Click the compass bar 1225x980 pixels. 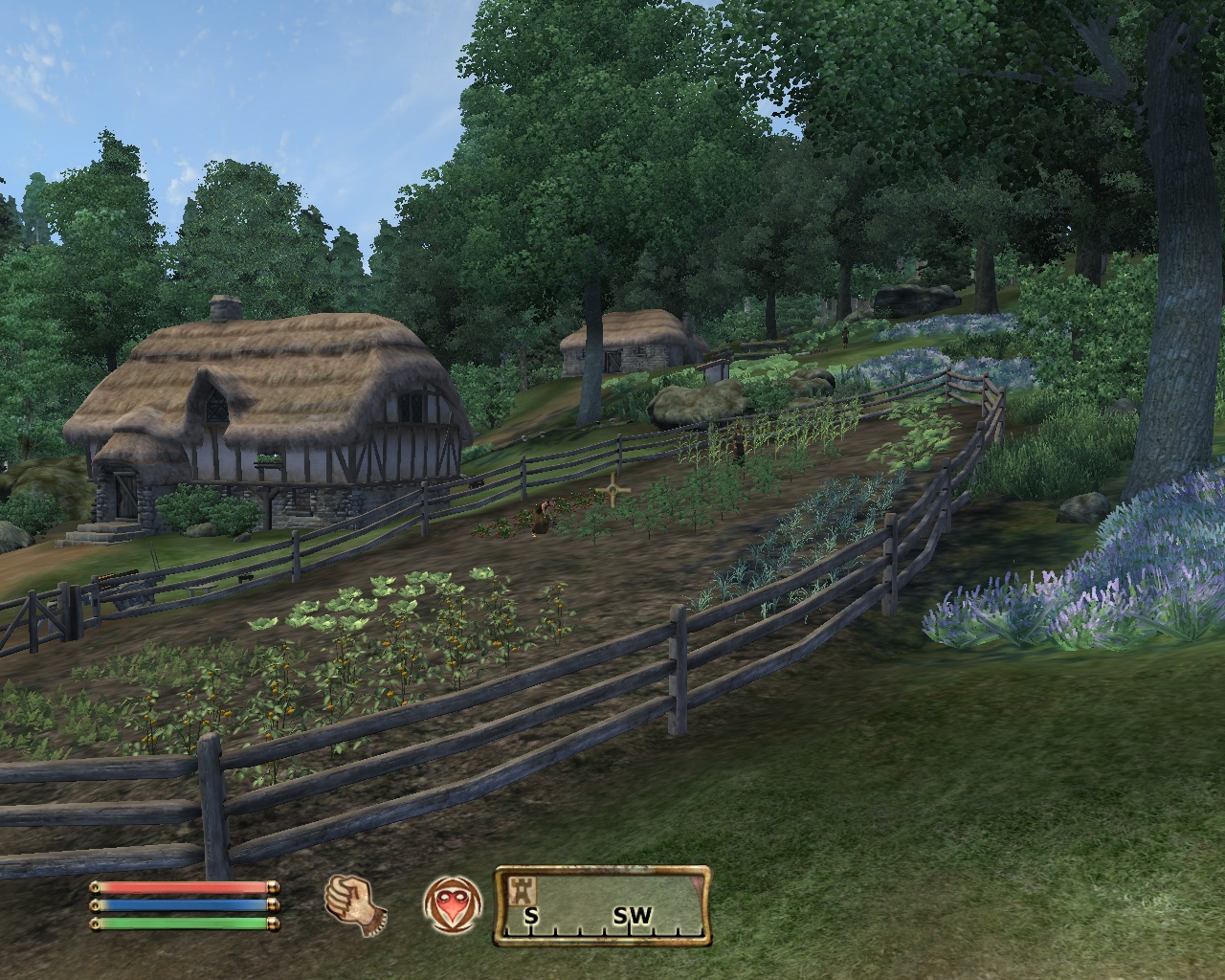[x=602, y=905]
